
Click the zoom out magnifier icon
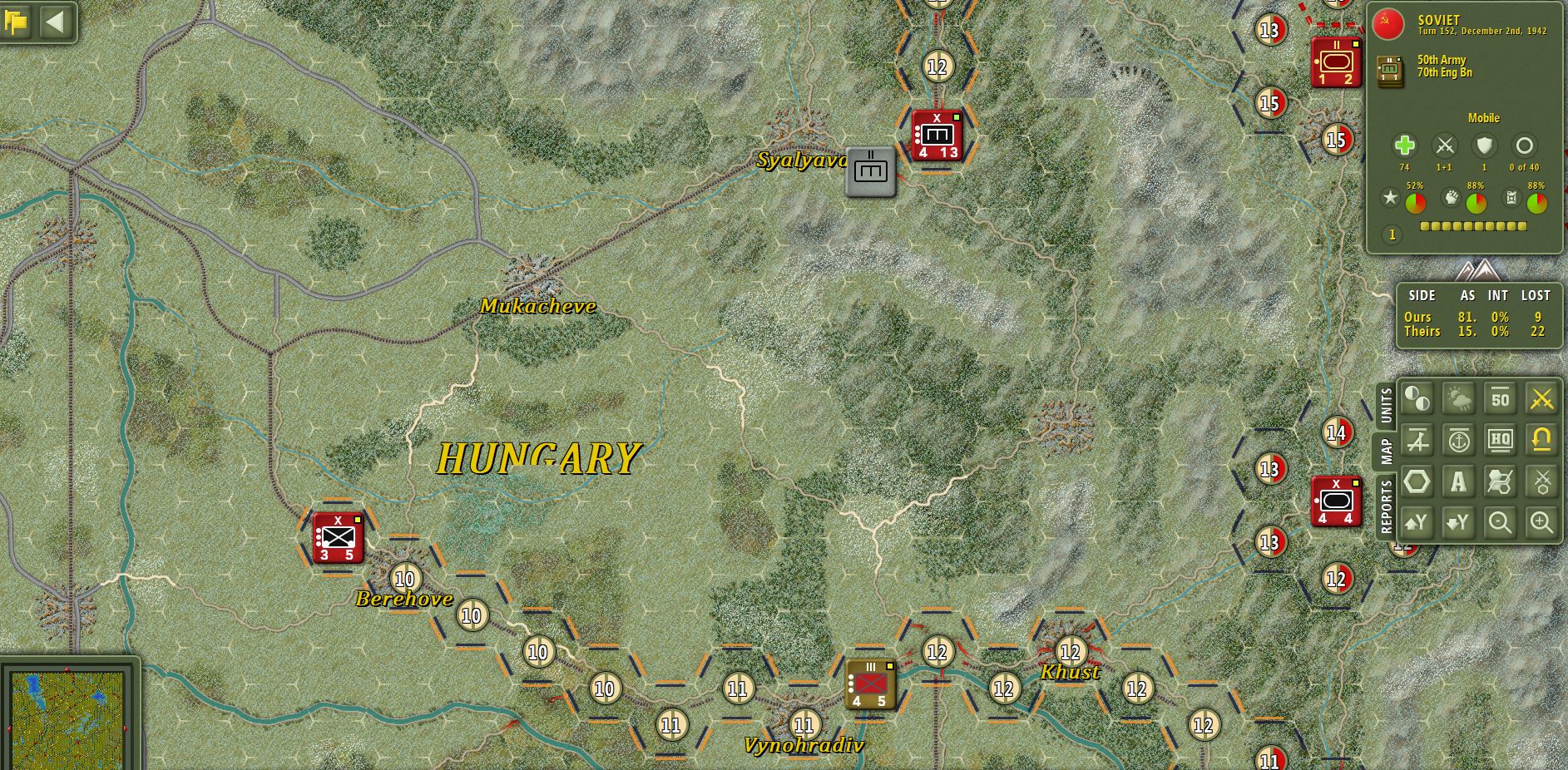[x=1498, y=521]
